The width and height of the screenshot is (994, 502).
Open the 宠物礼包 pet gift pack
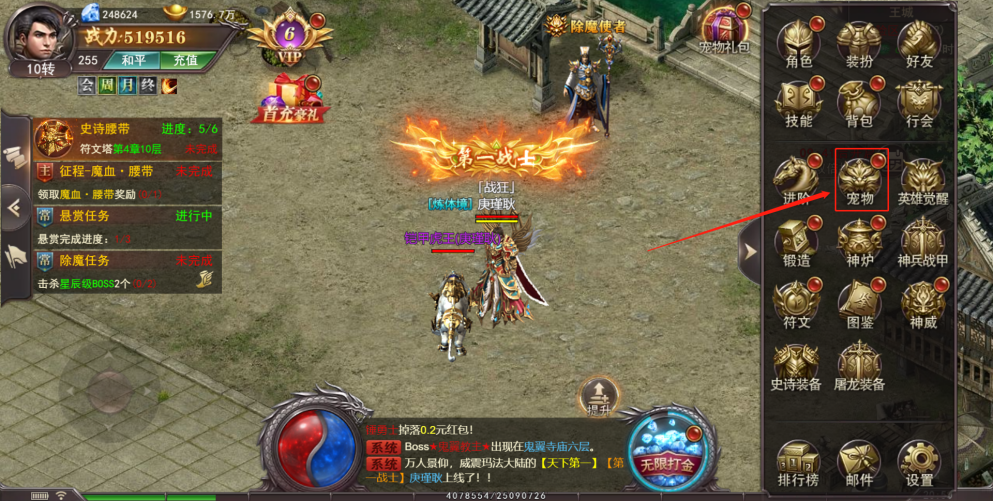pyautogui.click(x=725, y=31)
